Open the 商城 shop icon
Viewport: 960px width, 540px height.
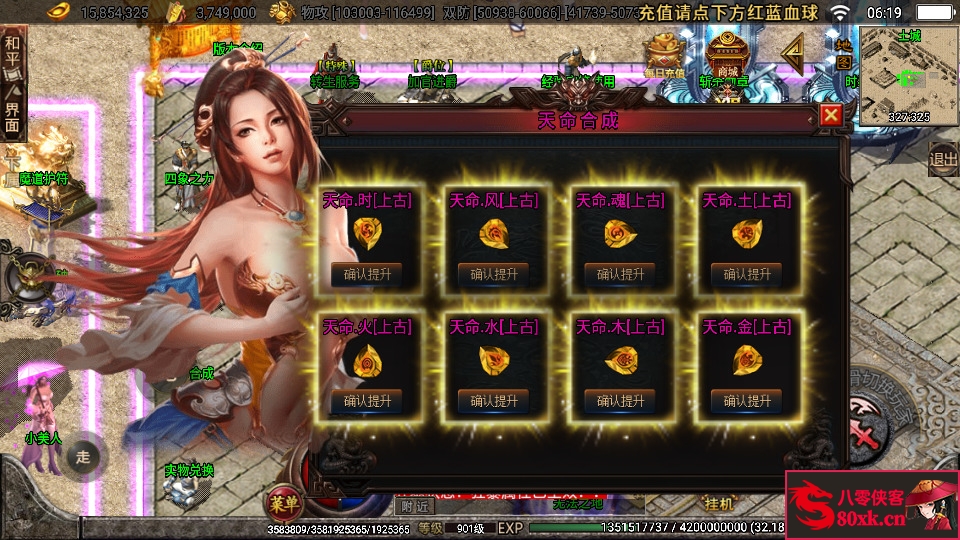coord(727,58)
